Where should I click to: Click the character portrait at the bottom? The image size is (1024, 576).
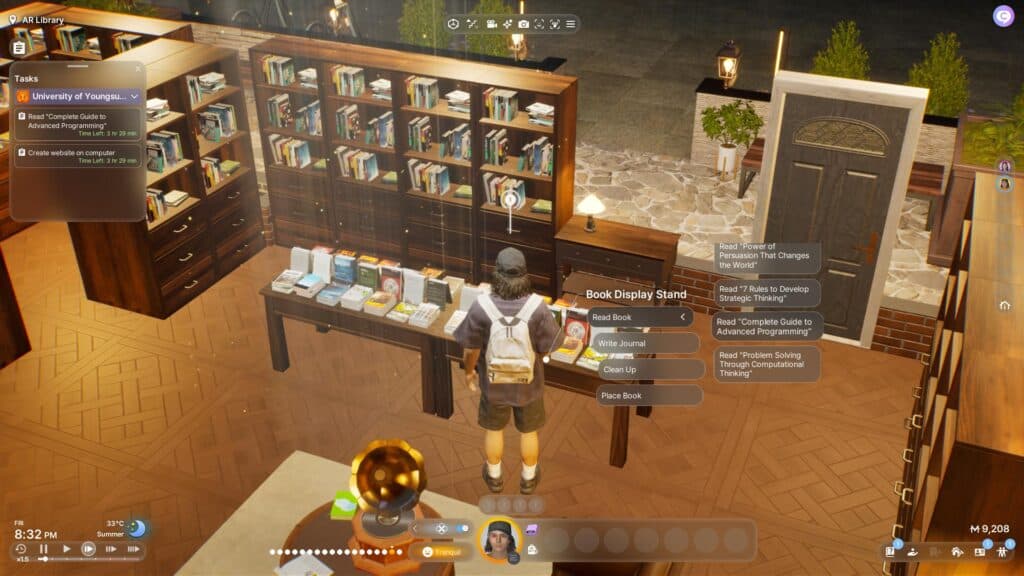(x=500, y=541)
